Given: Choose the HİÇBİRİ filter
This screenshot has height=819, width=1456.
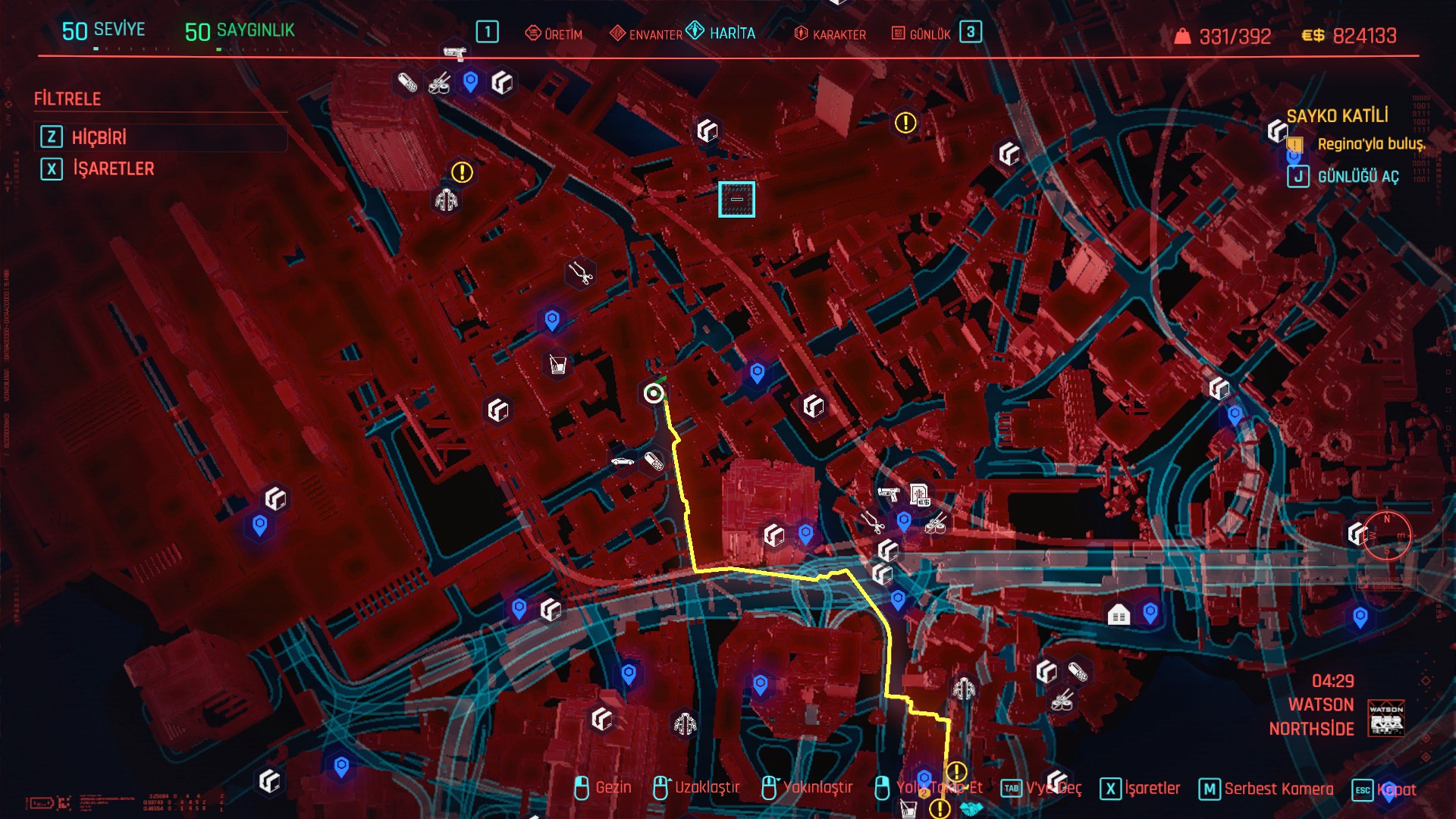Looking at the screenshot, I should click(x=99, y=137).
